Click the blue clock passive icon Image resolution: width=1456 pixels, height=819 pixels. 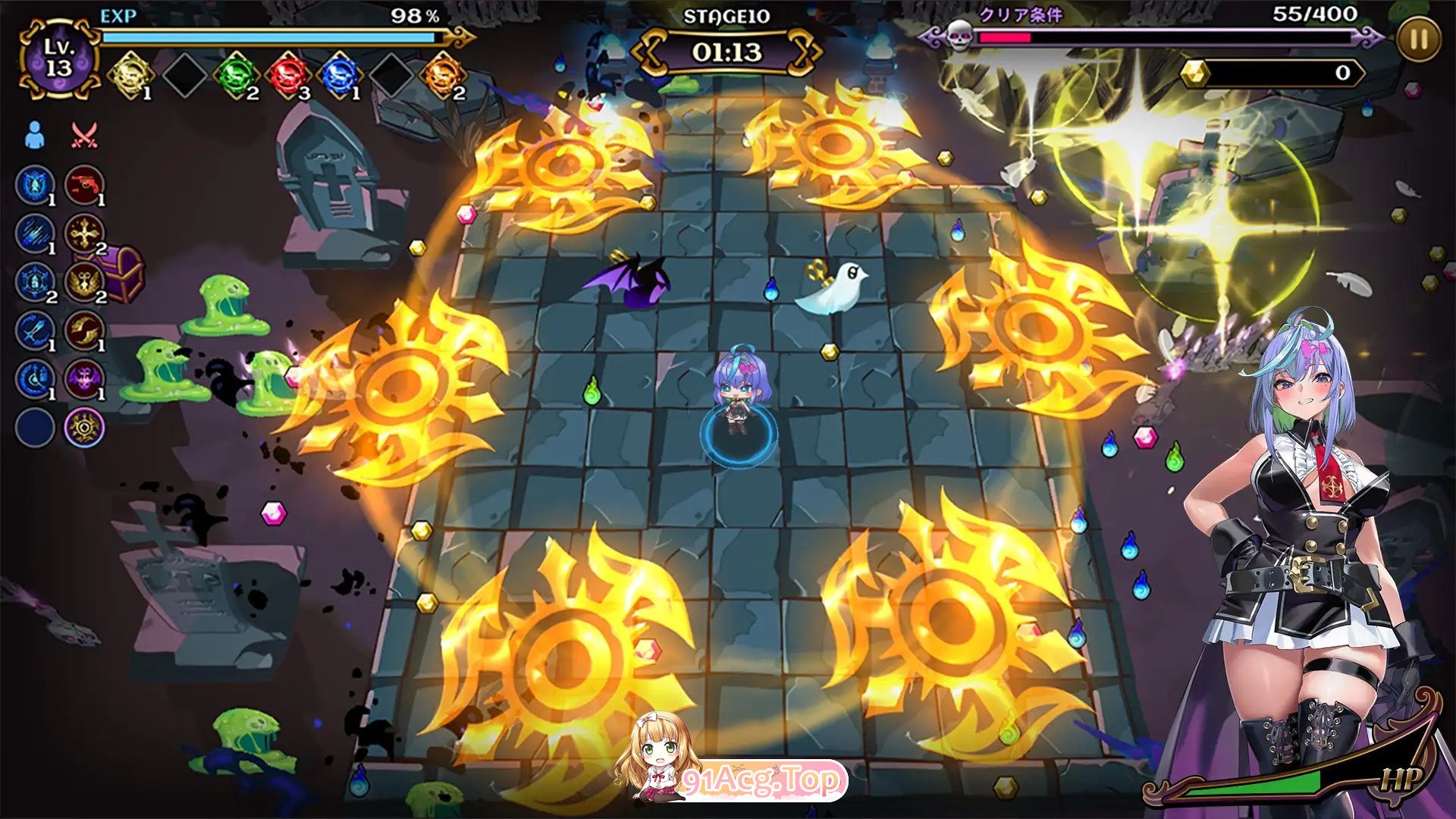click(35, 378)
